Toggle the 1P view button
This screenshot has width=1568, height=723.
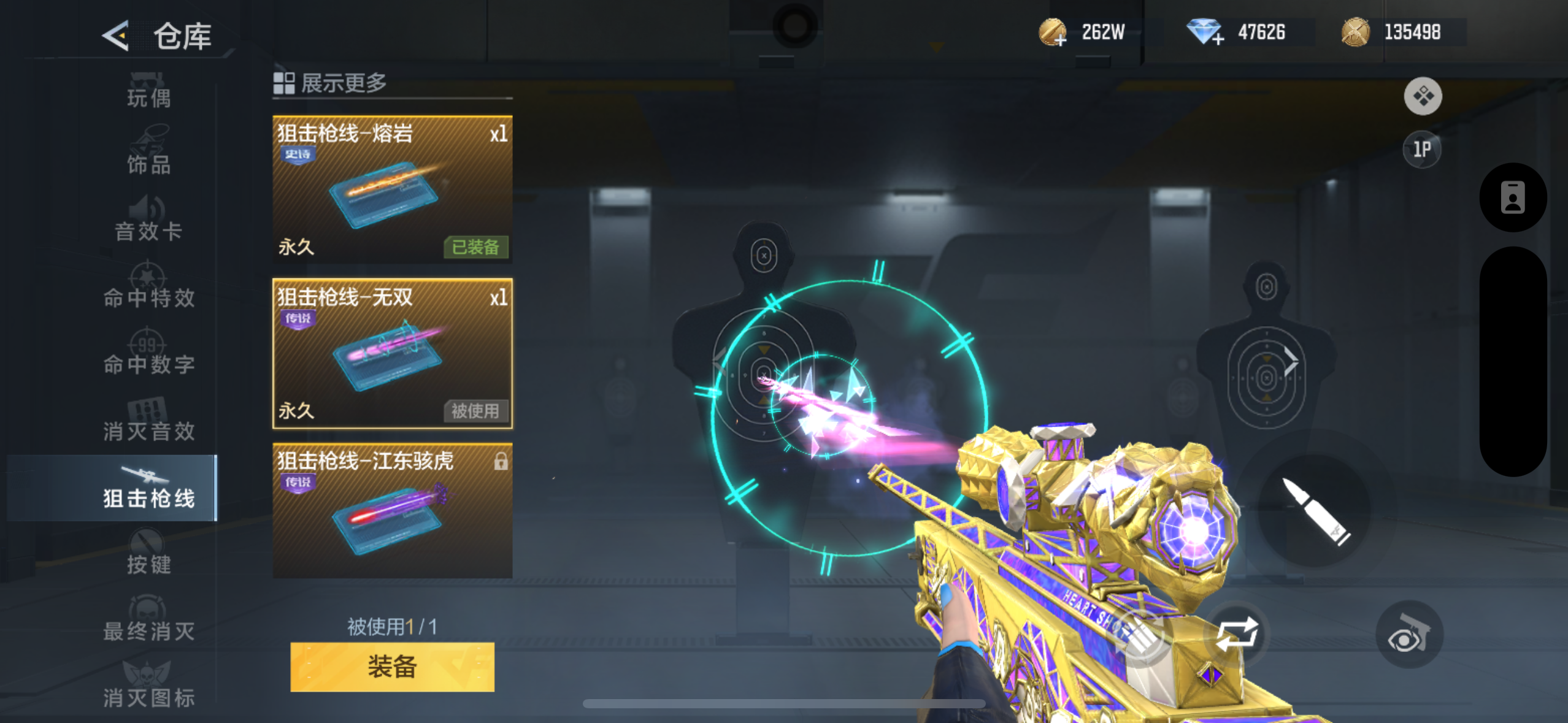(1422, 149)
